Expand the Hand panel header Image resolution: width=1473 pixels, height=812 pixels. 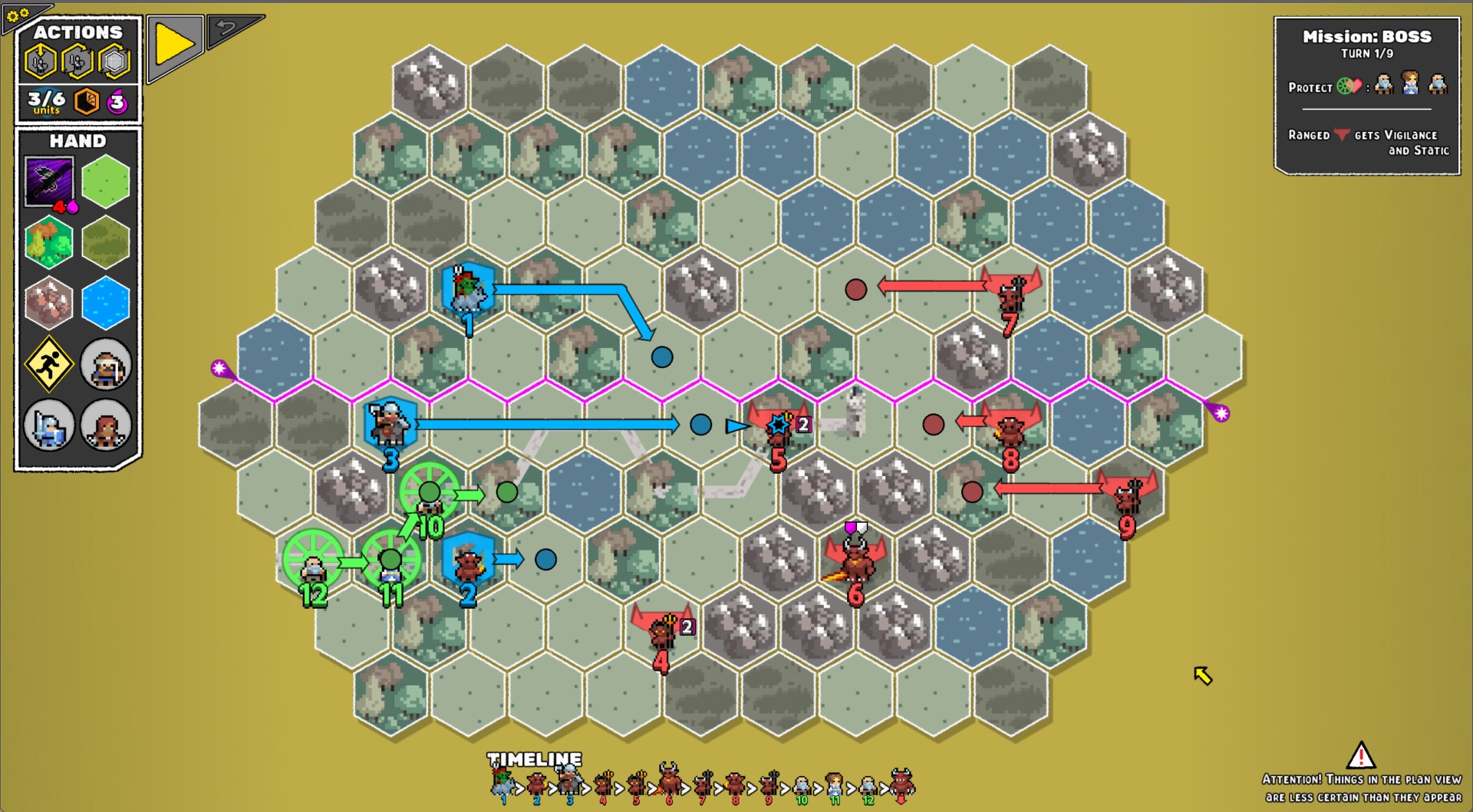point(77,141)
